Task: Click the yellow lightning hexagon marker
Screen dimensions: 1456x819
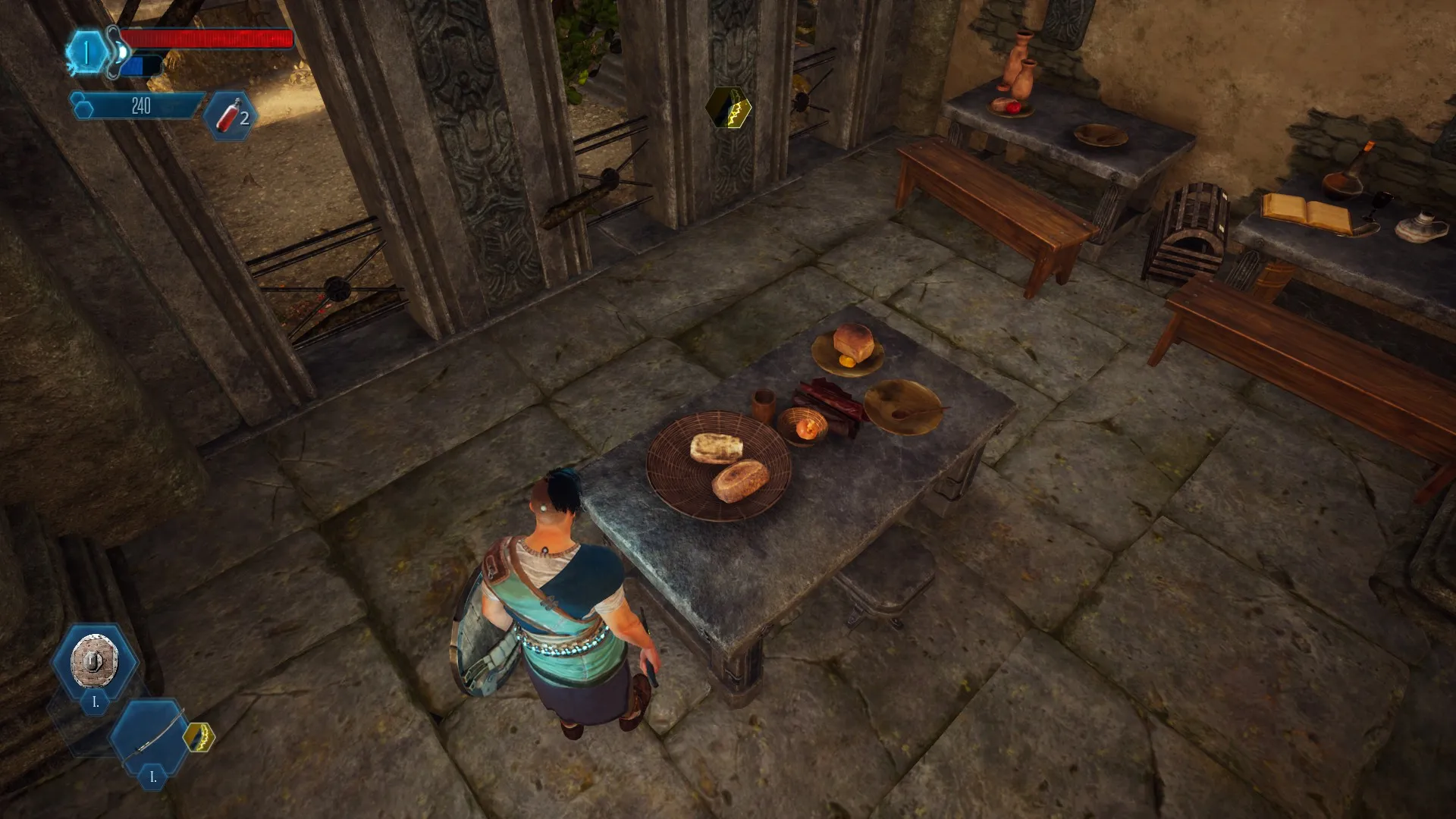Action: coord(730,108)
